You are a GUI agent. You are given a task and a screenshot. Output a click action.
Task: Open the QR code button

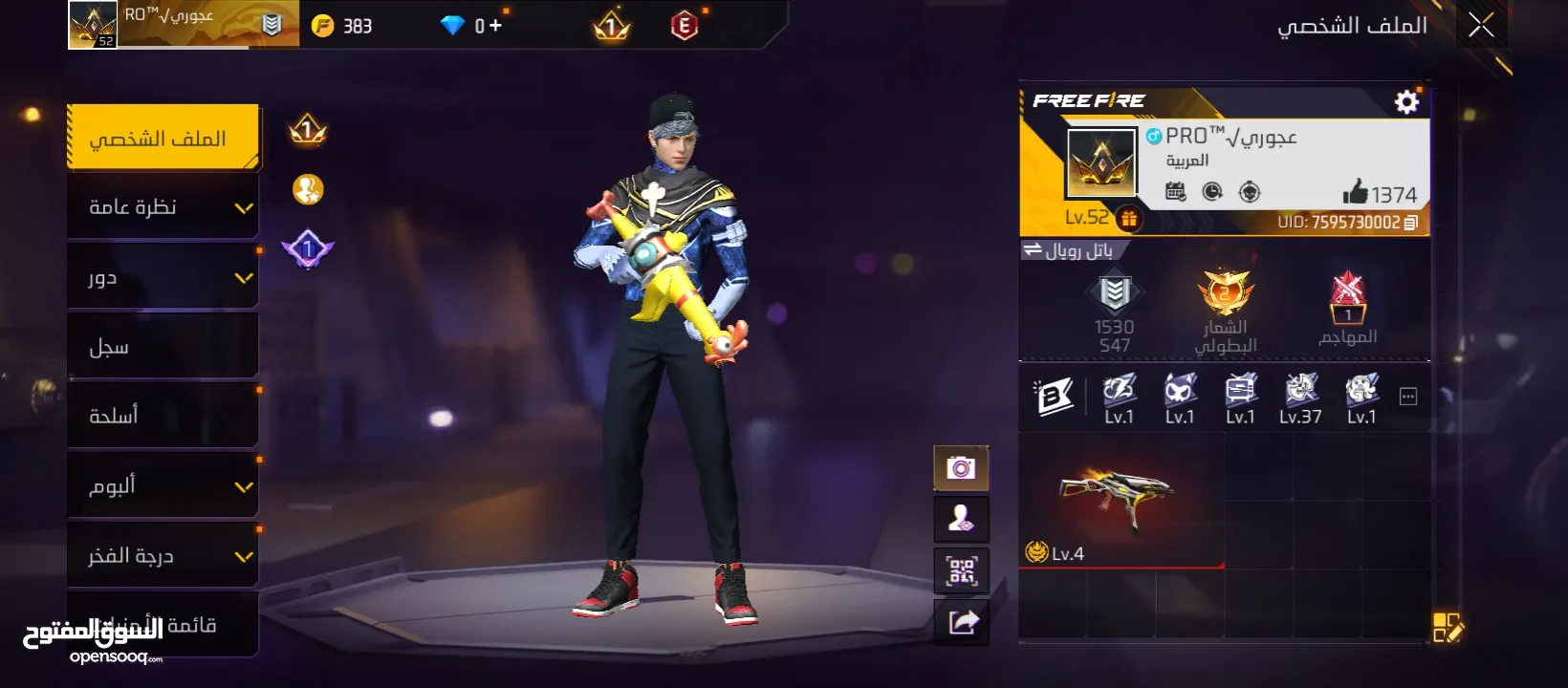961,571
